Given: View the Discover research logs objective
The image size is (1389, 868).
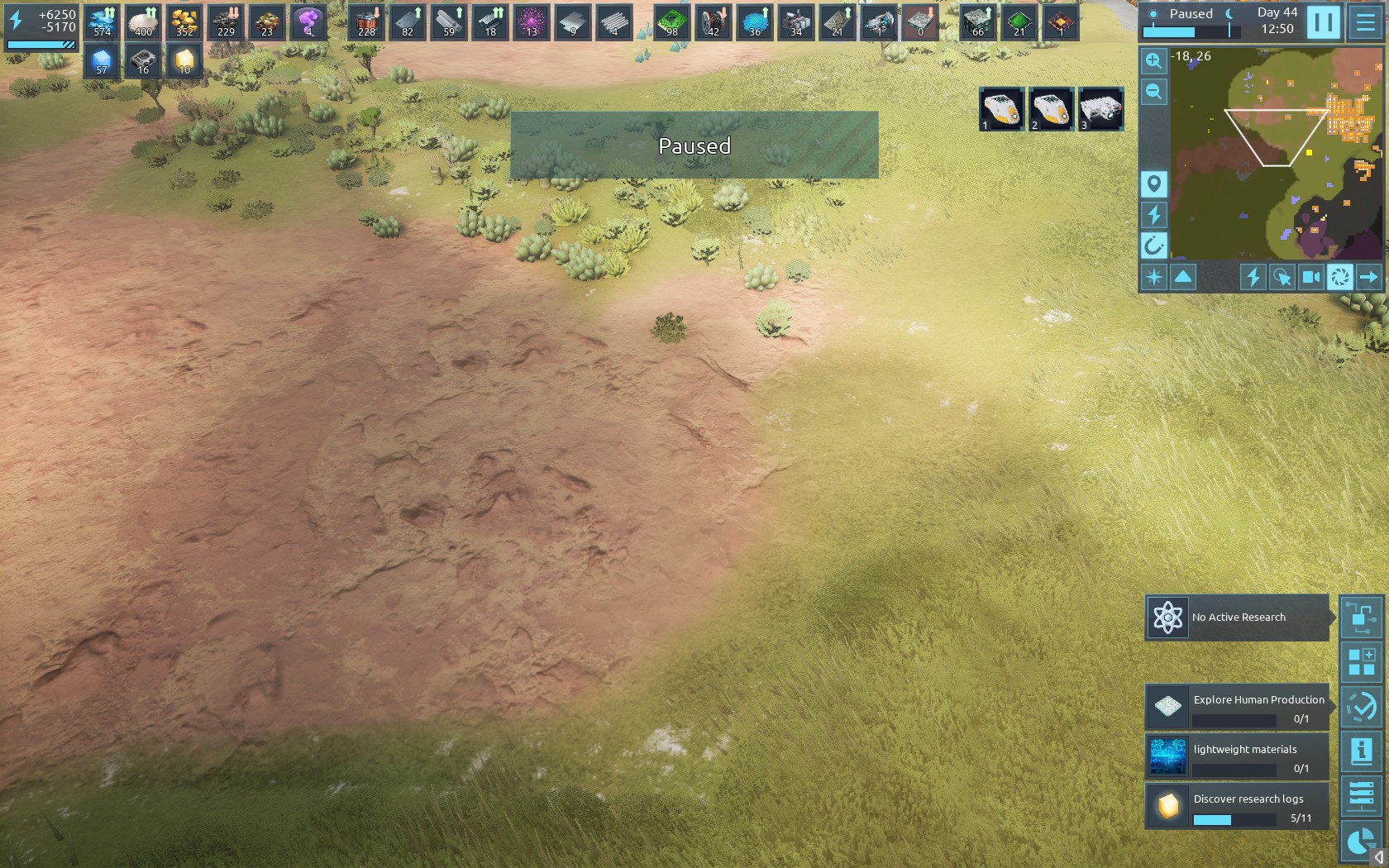Looking at the screenshot, I should tap(1237, 806).
